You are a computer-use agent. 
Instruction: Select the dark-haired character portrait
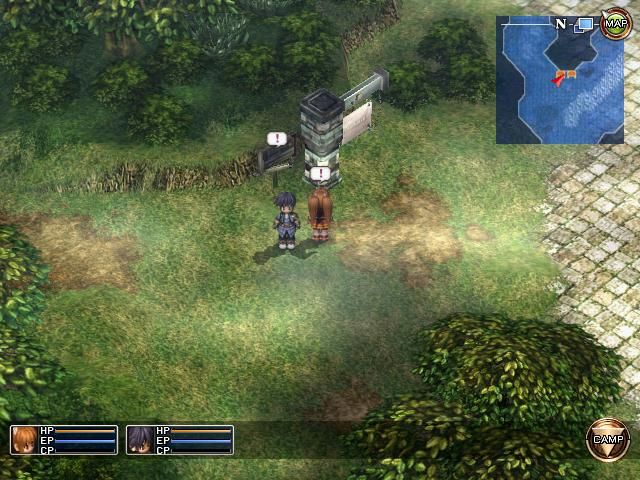click(140, 440)
